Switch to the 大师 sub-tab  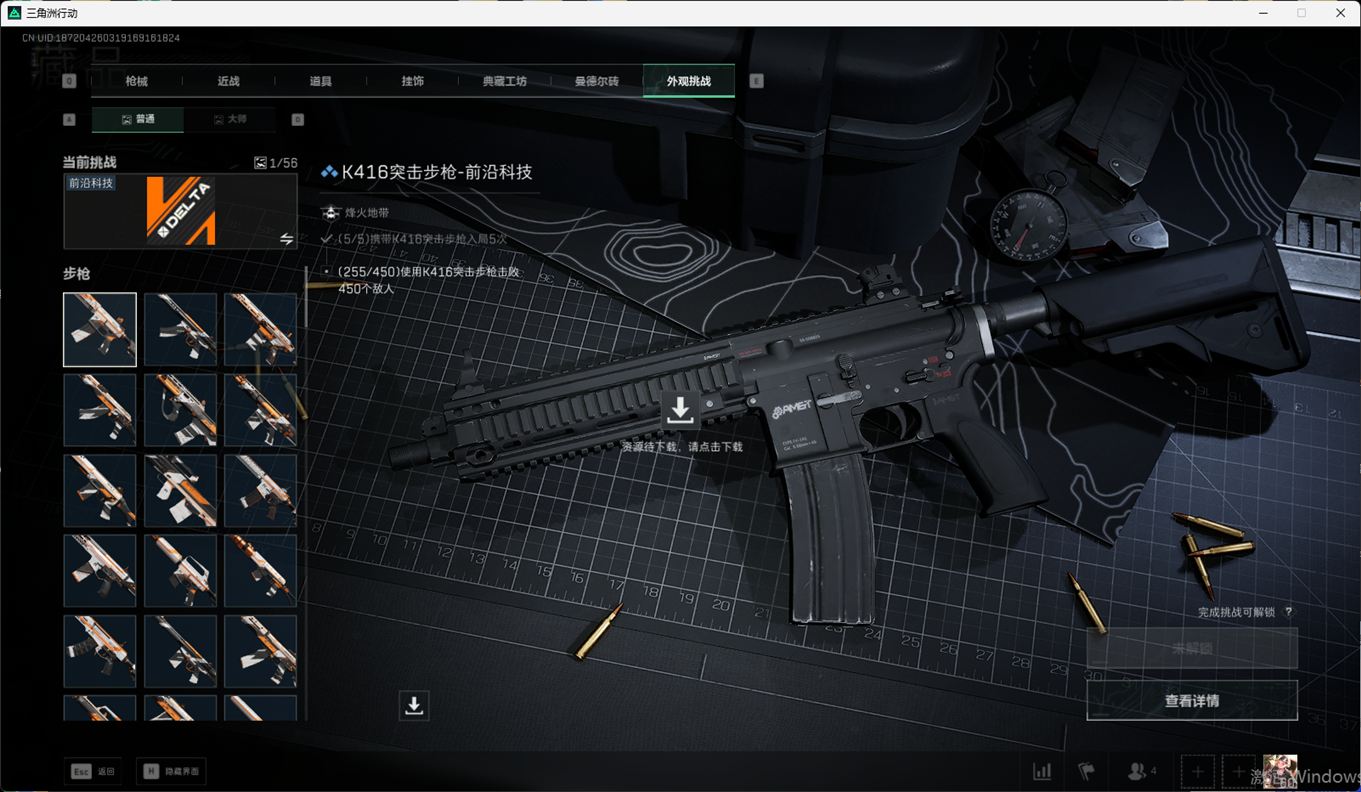coord(229,119)
